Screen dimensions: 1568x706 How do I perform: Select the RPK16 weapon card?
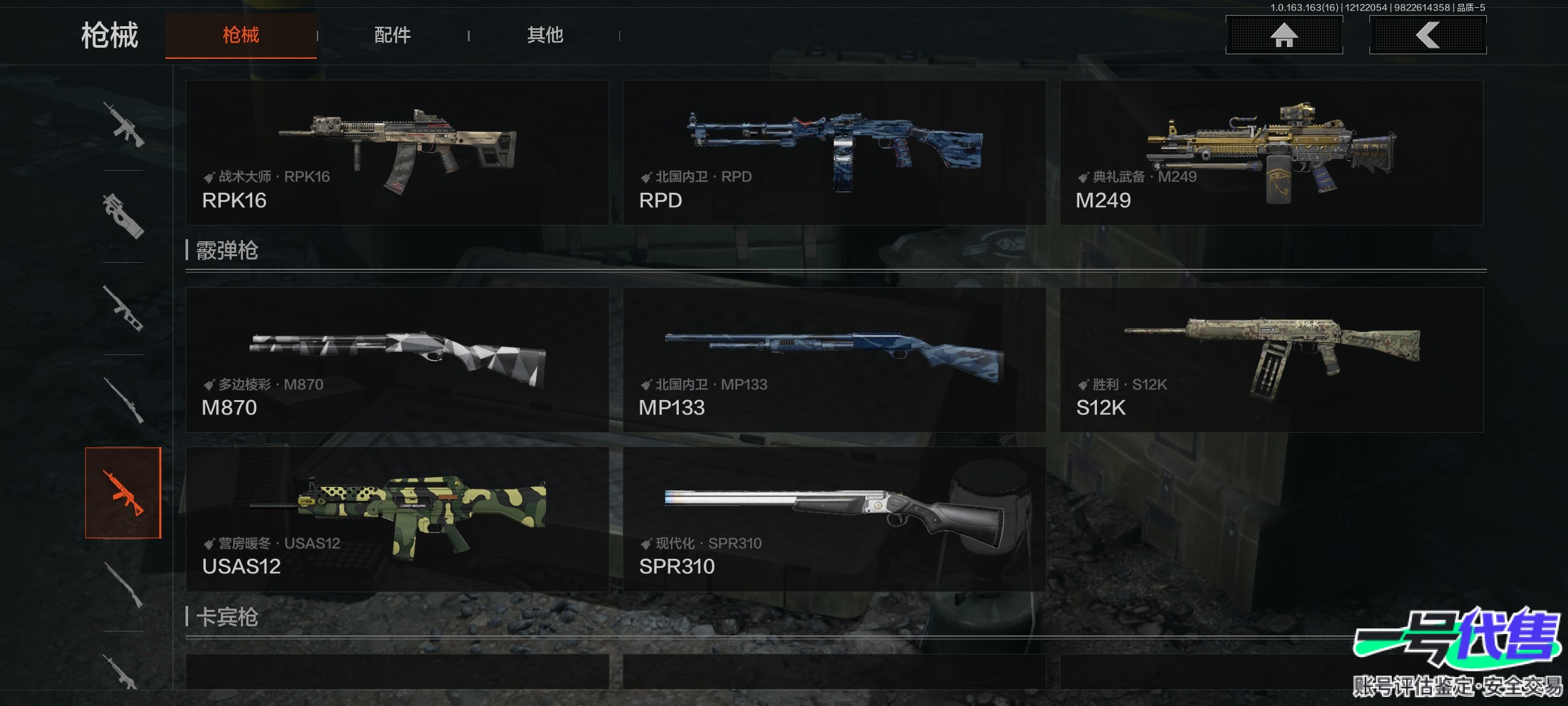point(397,152)
